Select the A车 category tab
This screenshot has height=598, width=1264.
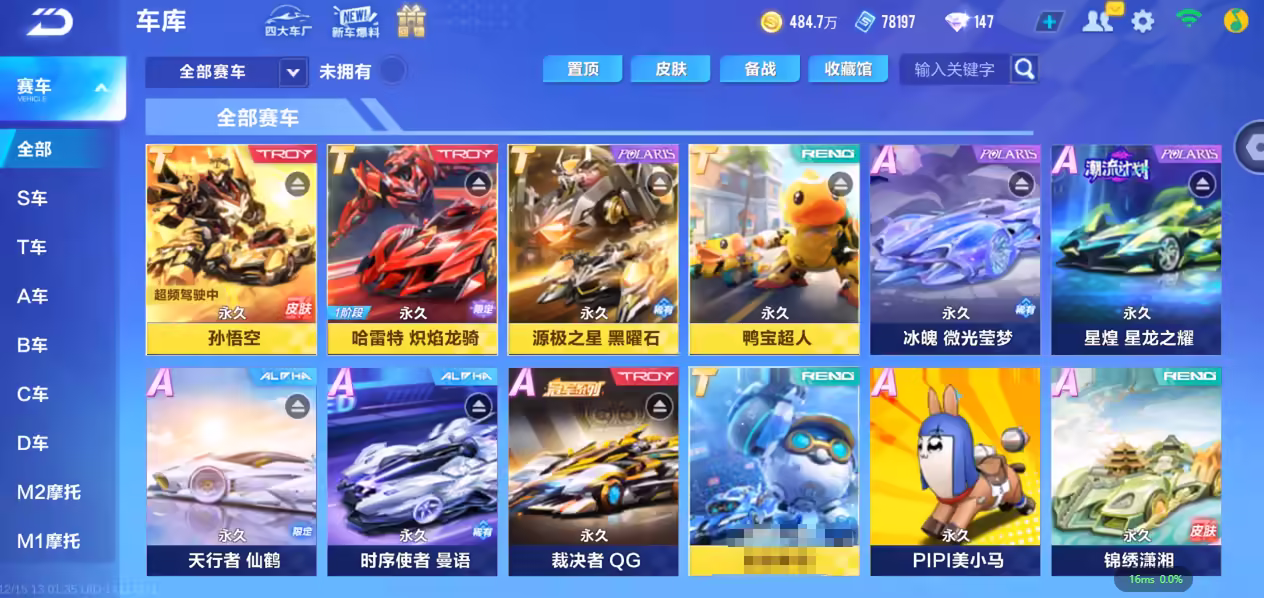(33, 296)
